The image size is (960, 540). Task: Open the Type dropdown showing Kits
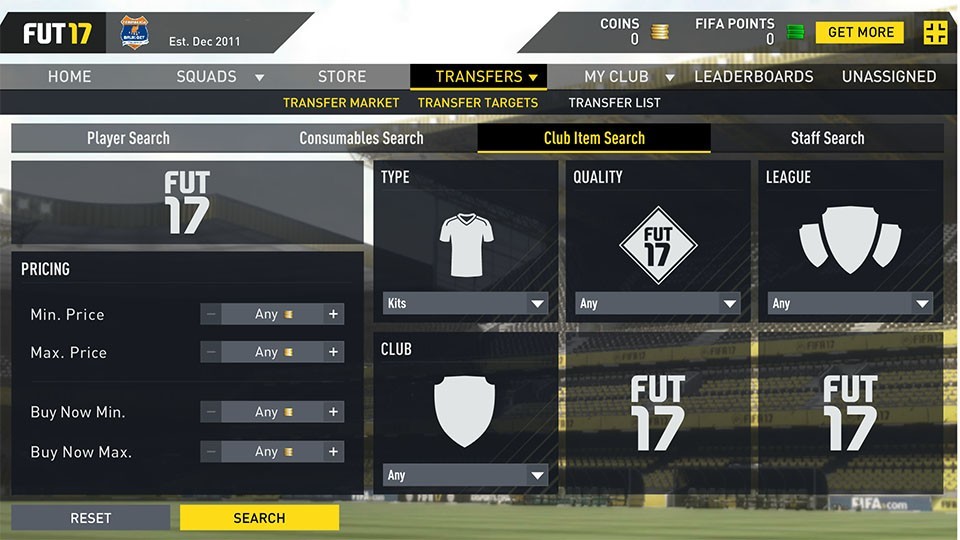click(x=466, y=303)
